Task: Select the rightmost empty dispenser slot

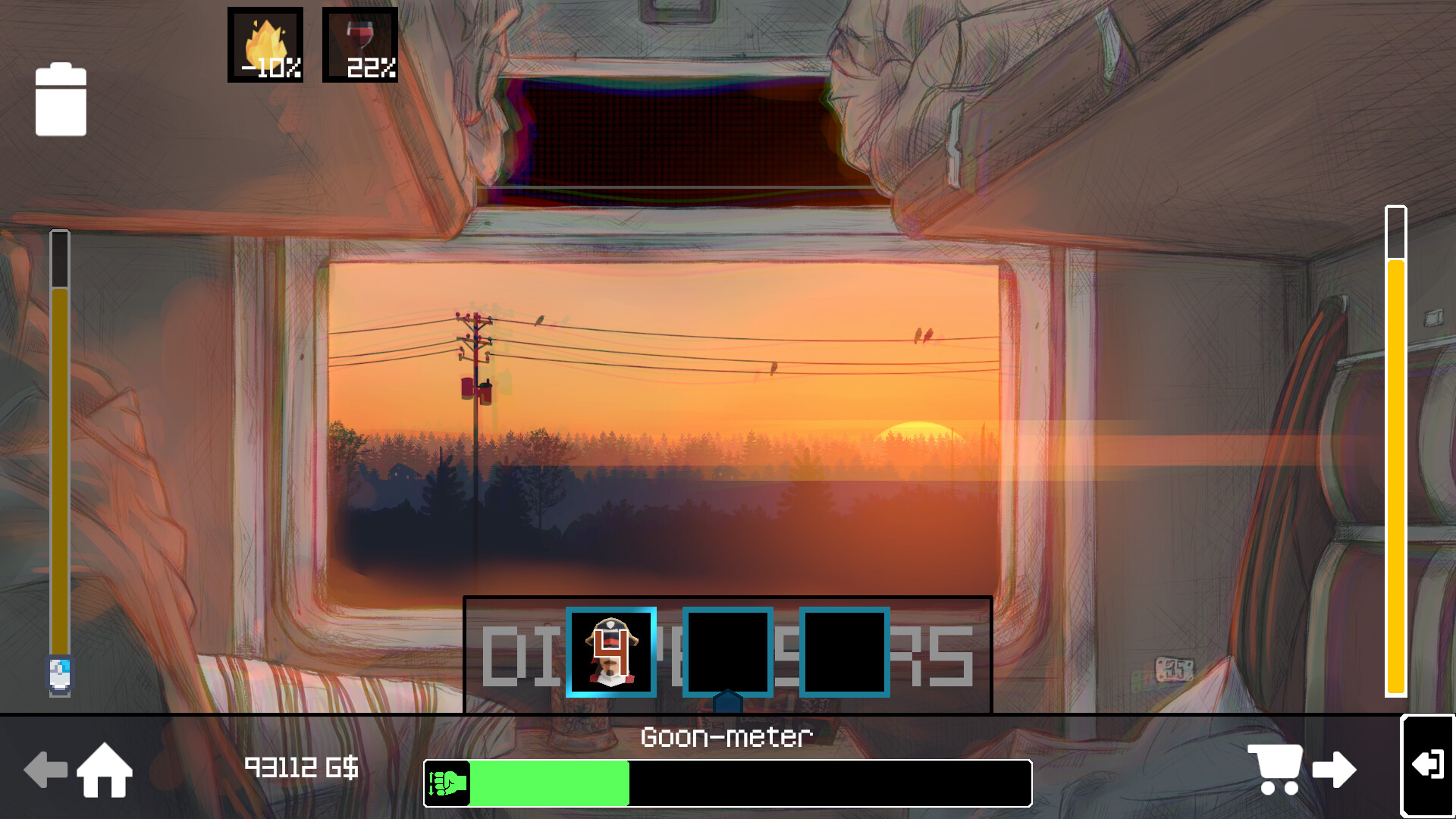Action: (x=844, y=653)
